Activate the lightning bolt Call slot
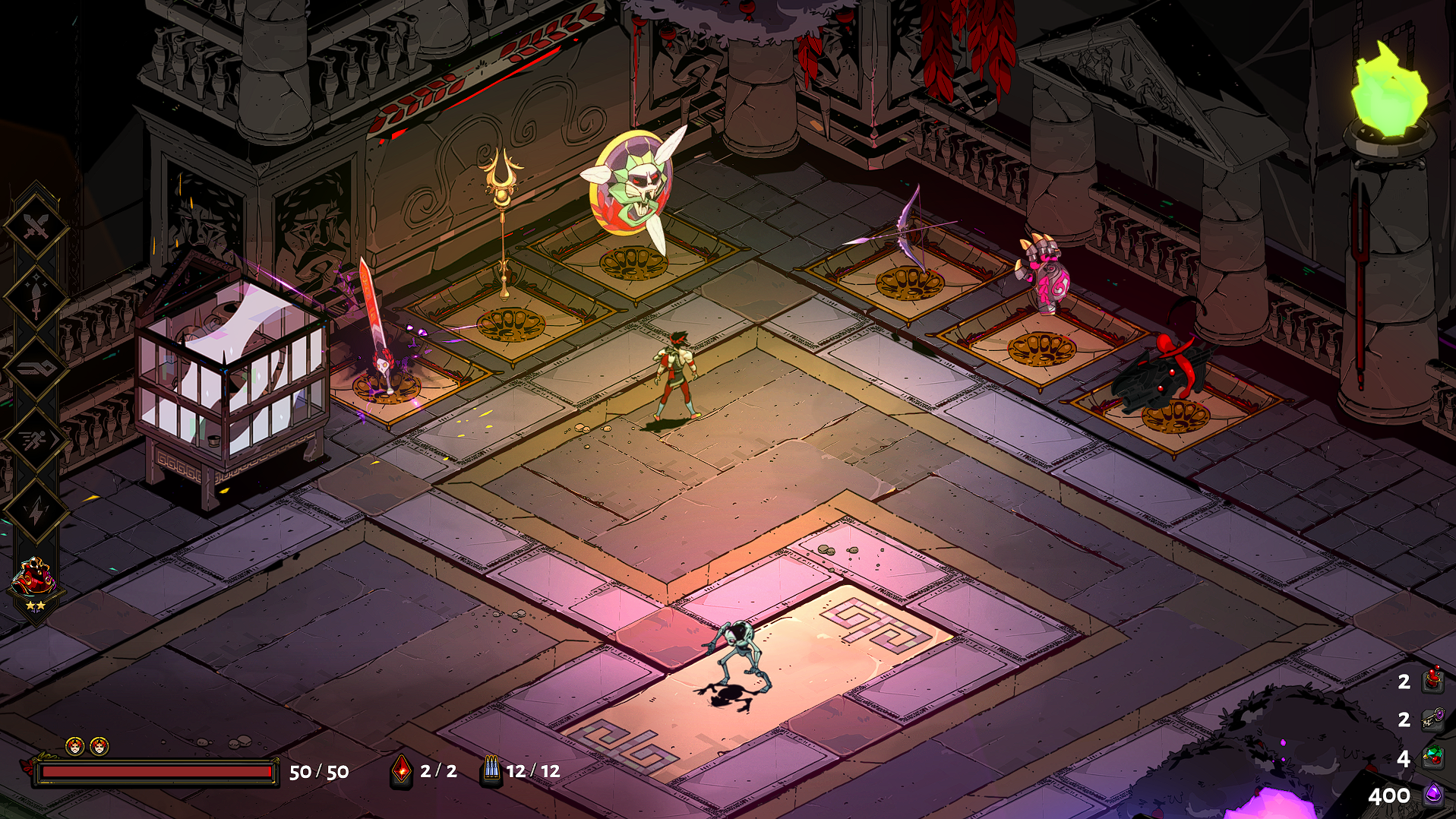1456x819 pixels. (x=35, y=511)
